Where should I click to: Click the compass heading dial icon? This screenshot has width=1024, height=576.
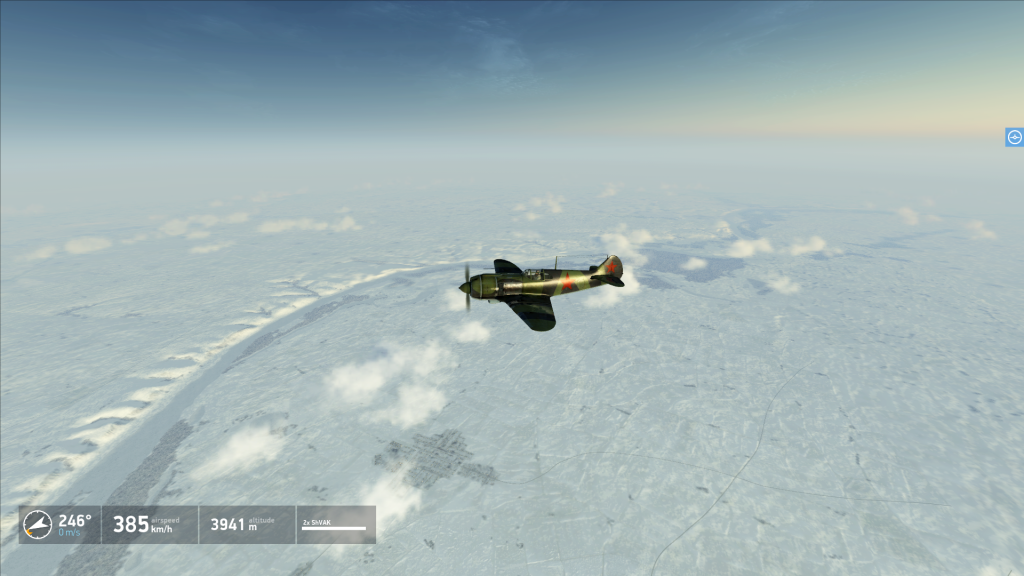click(37, 524)
